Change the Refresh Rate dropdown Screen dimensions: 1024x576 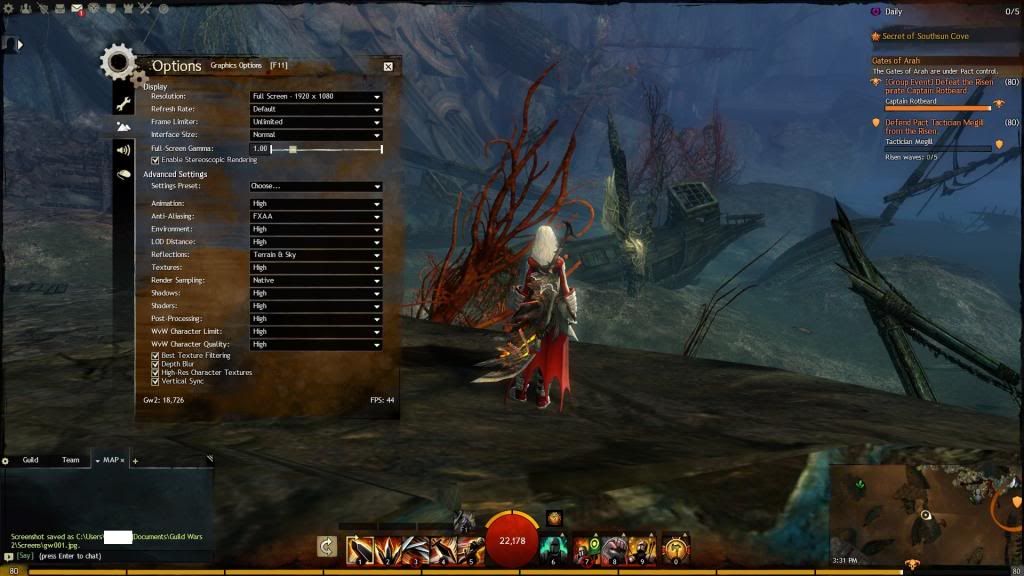click(x=316, y=109)
